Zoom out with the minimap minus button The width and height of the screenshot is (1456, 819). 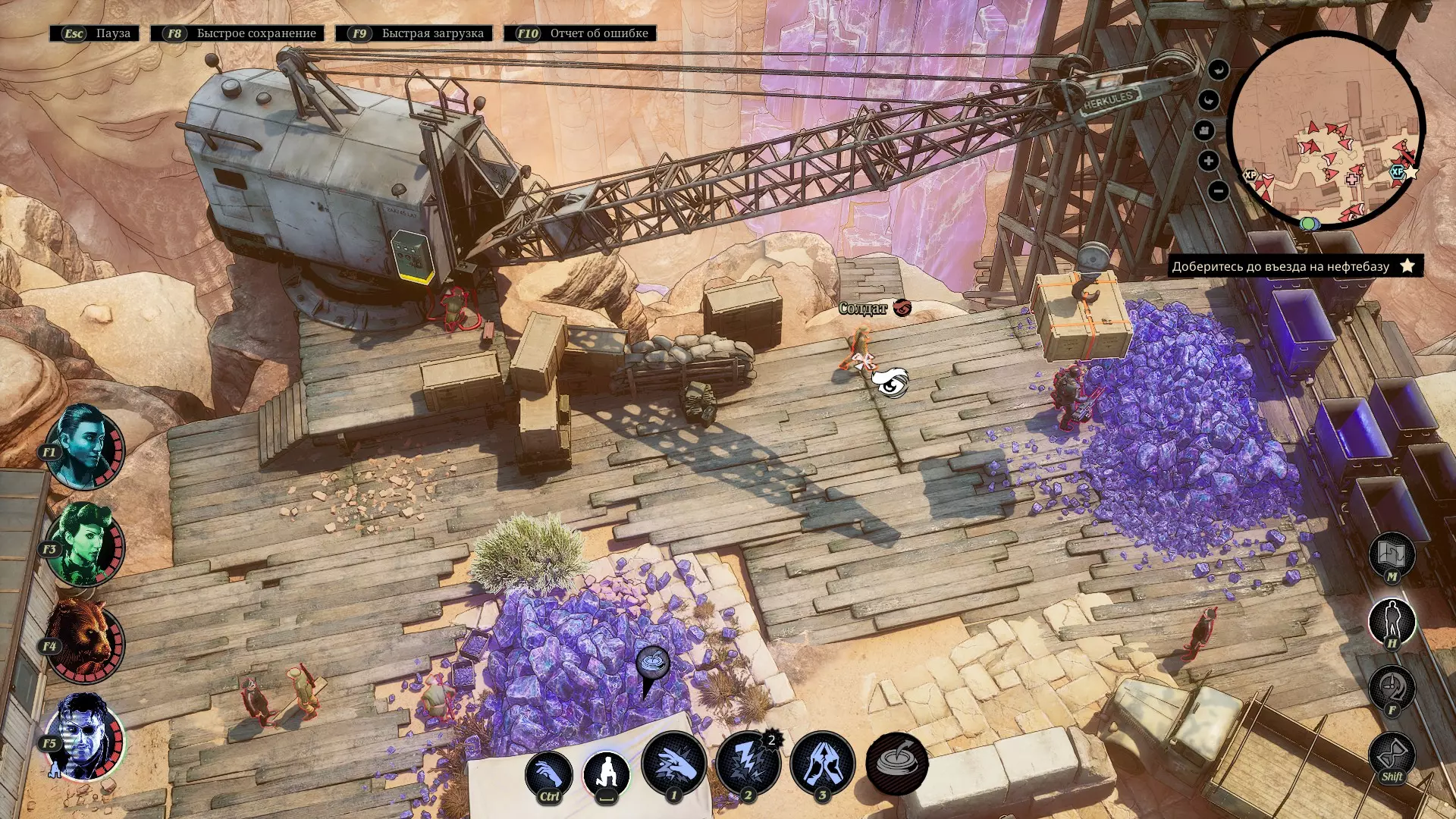pyautogui.click(x=1218, y=191)
